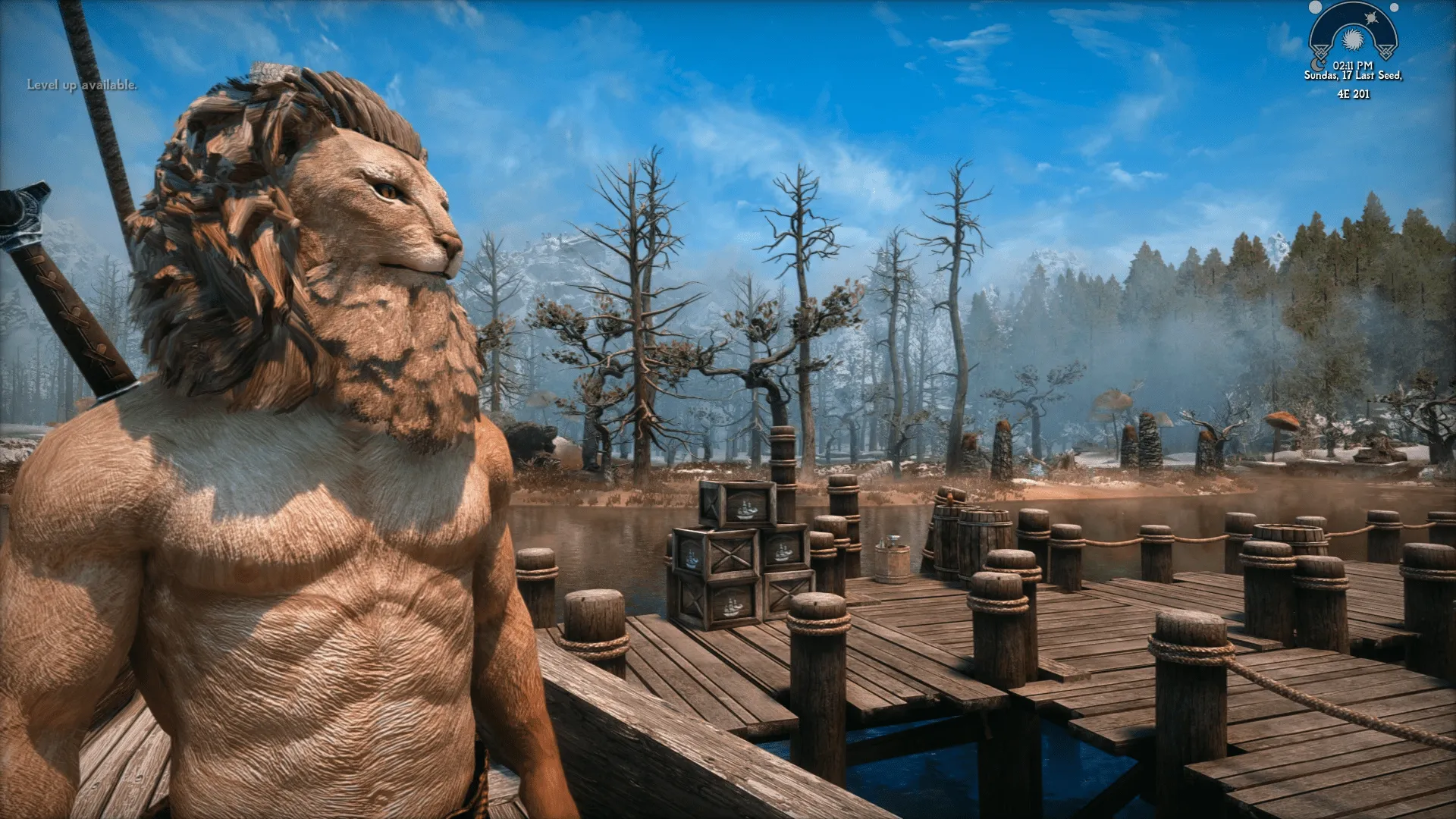Open the Level up available notification
This screenshot has width=1456, height=819.
click(x=80, y=86)
